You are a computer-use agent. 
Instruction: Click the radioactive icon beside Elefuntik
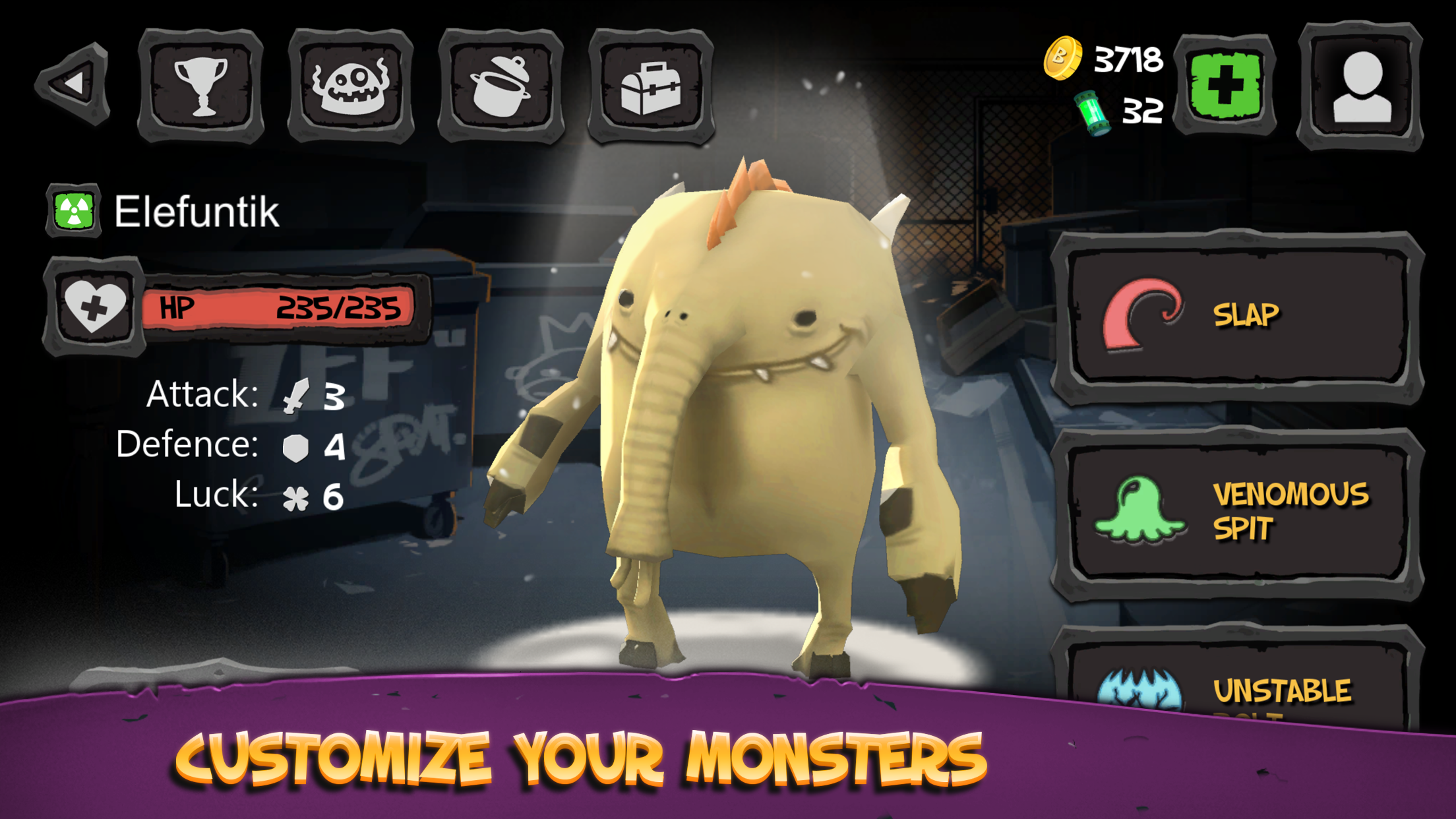(x=74, y=210)
